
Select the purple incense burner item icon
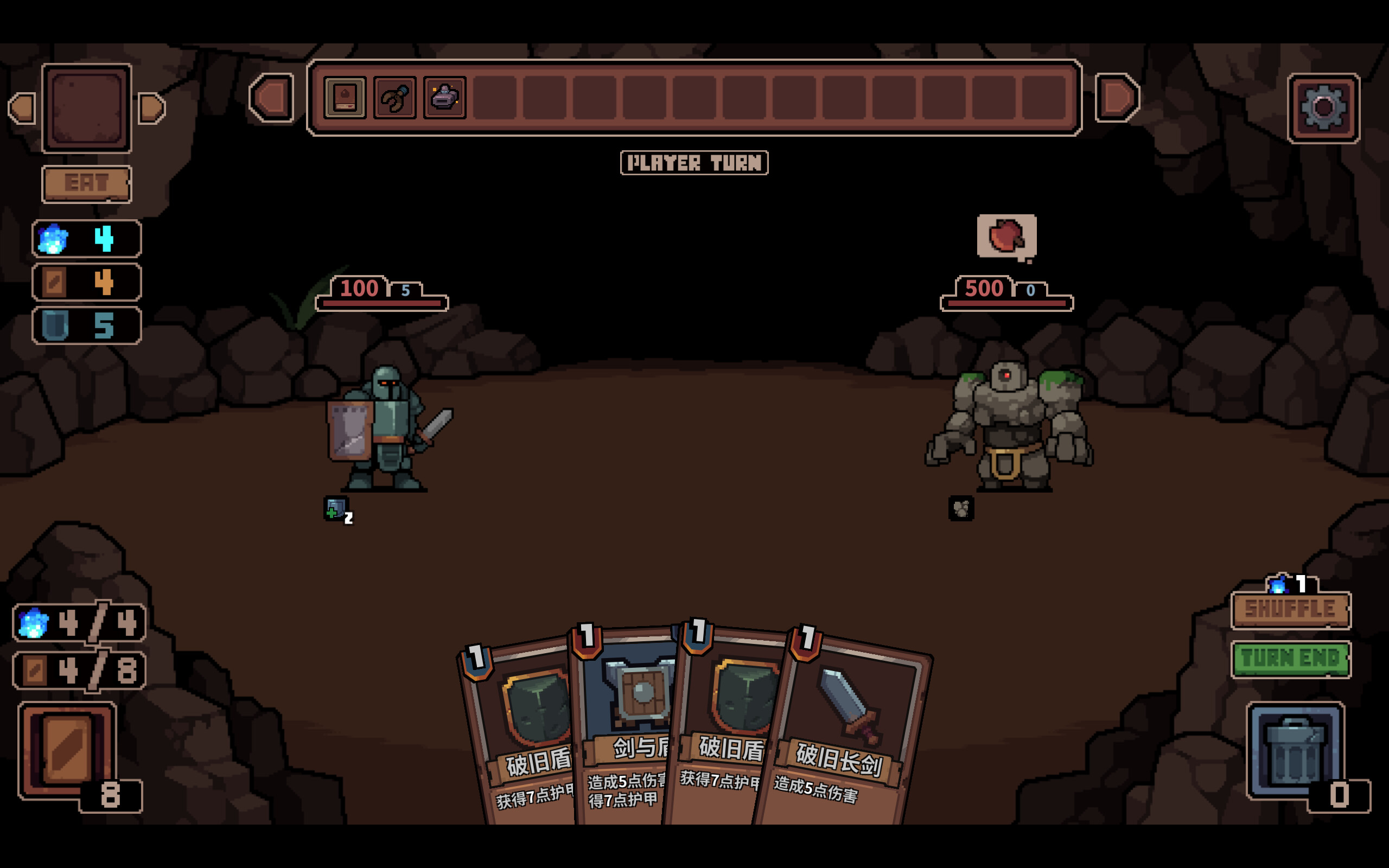[446, 97]
